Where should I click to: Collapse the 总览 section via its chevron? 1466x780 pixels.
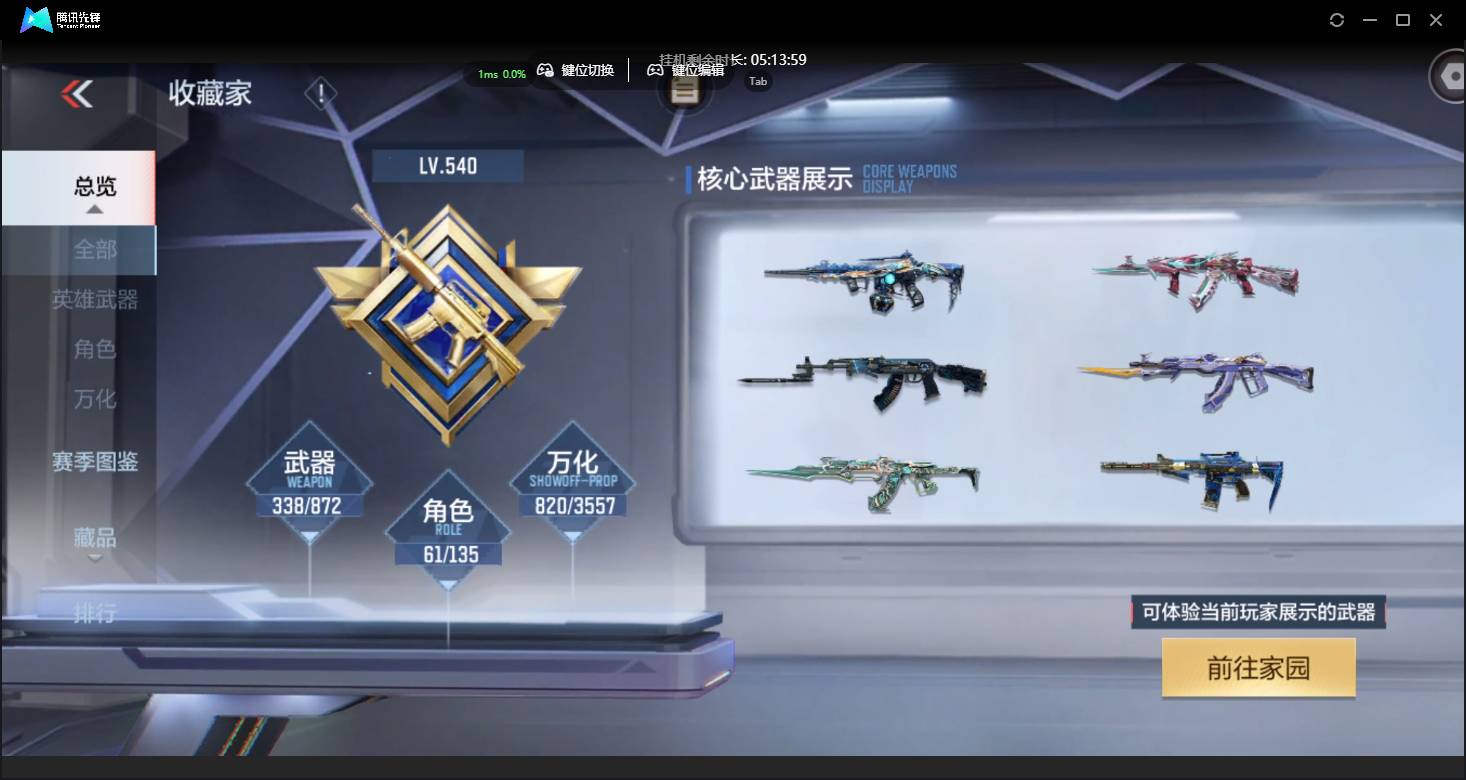click(x=95, y=207)
